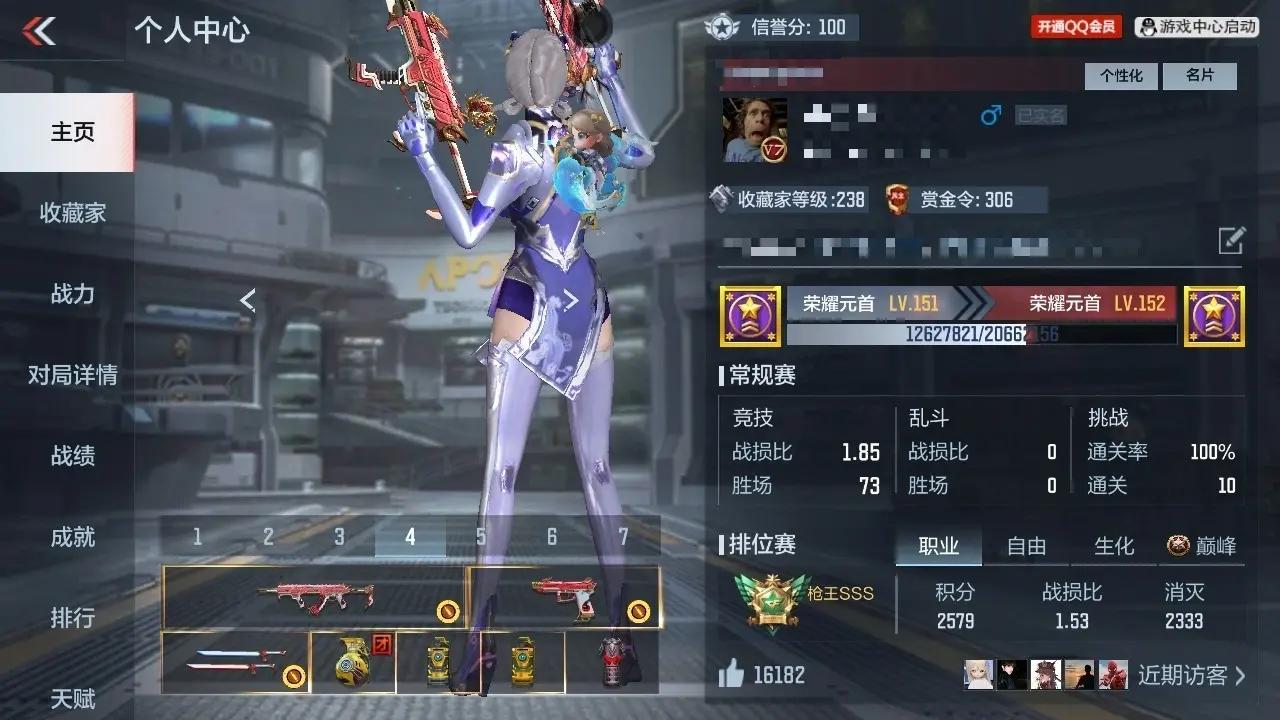Screen dimensions: 1280x720
Task: Click the 开通QQ会员 button
Action: click(x=1076, y=27)
